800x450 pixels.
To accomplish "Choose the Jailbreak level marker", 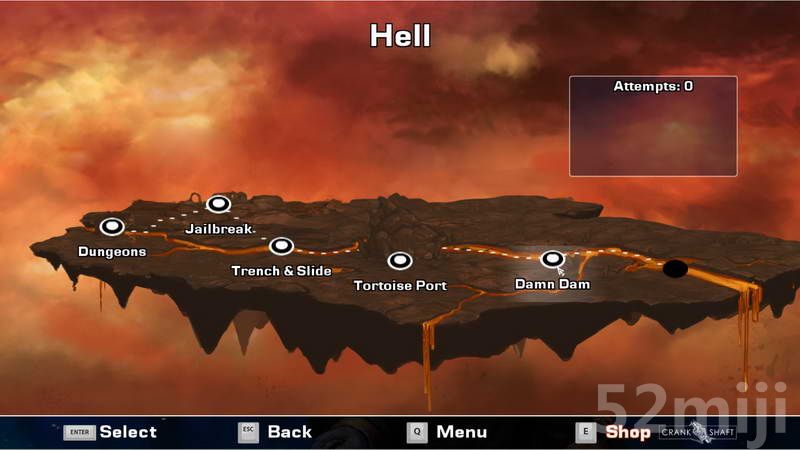I will click(219, 204).
